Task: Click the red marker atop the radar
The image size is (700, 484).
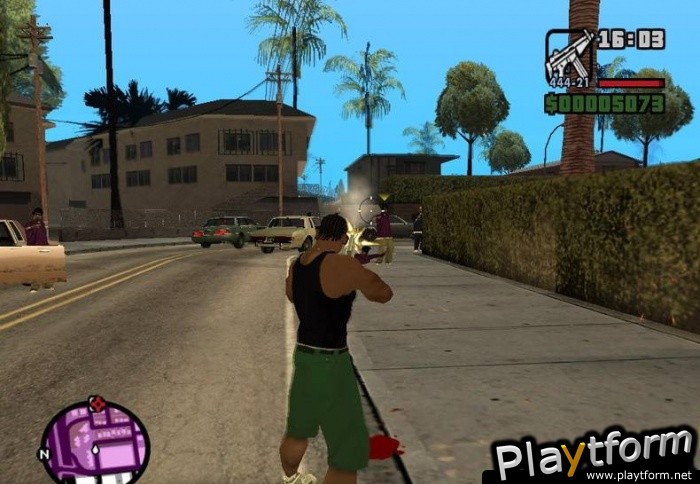Action: click(97, 403)
